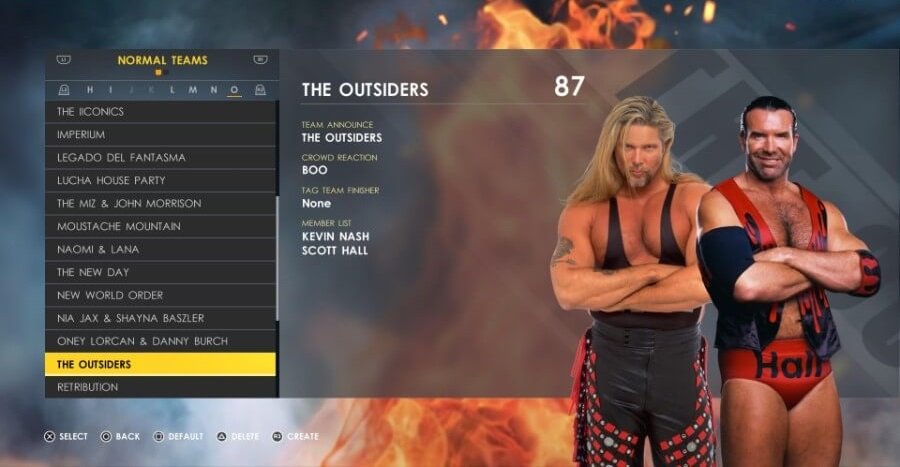Choose Imperium from the team list
Viewport: 900px width, 467px height.
[160, 135]
